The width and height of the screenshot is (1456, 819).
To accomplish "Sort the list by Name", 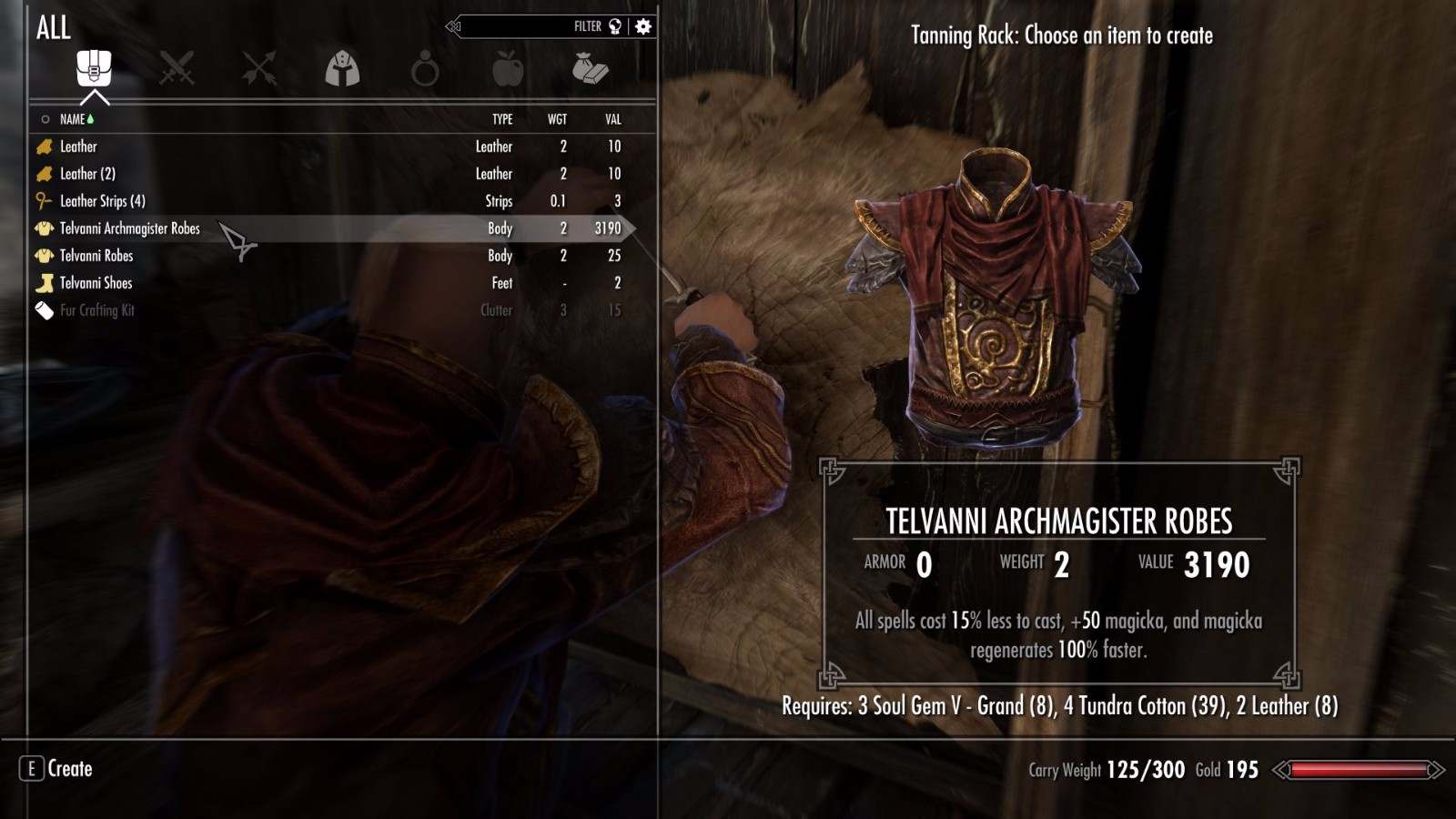I will point(73,119).
